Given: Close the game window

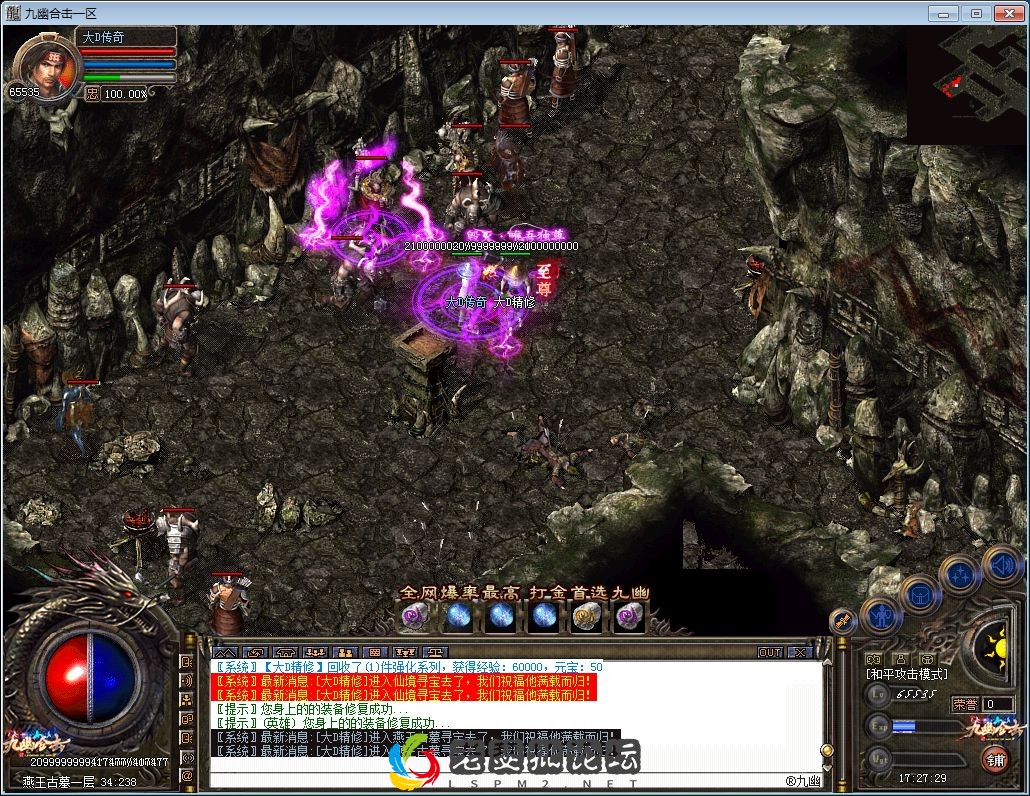Looking at the screenshot, I should tap(1006, 13).
